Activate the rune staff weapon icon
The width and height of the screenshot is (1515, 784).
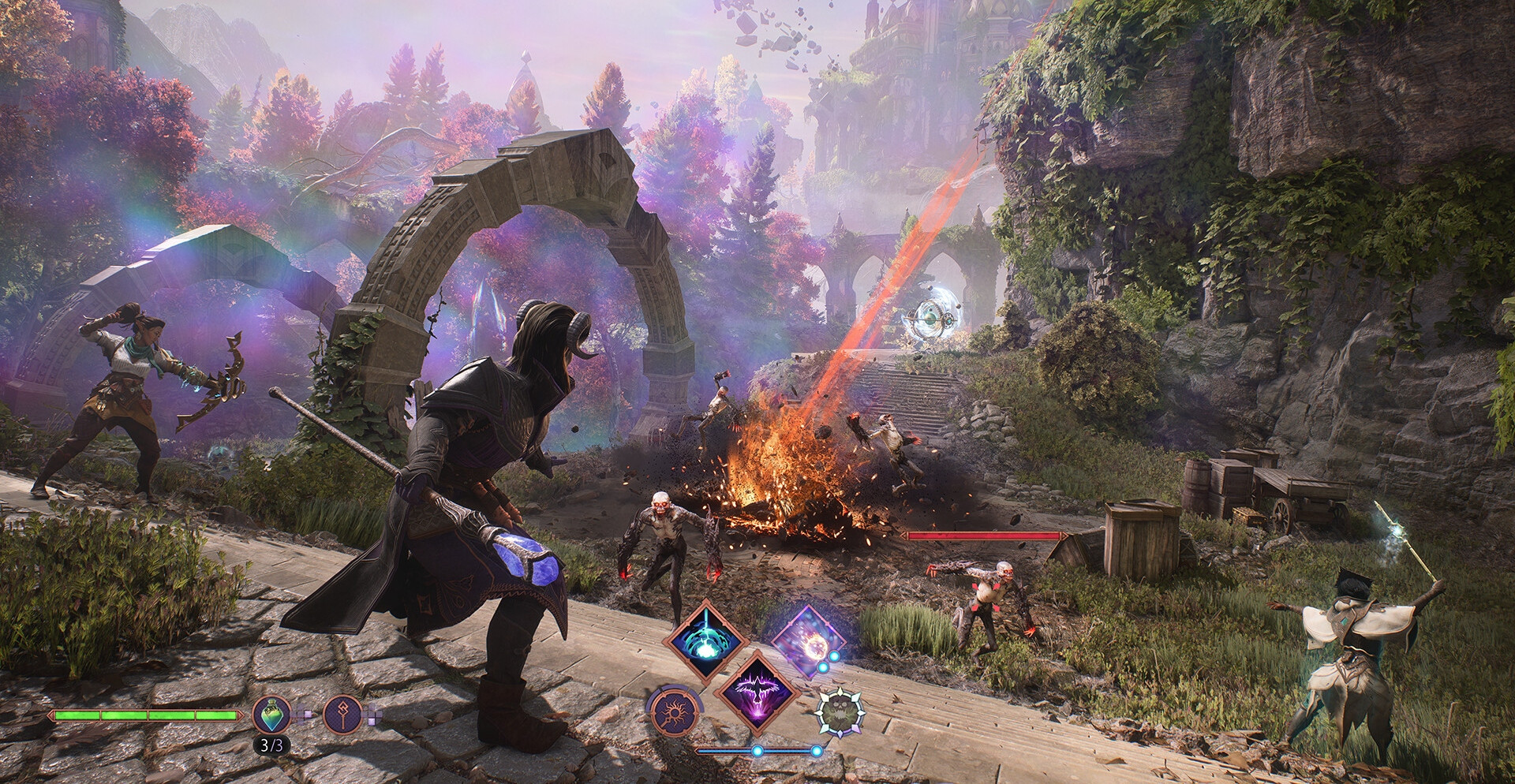point(342,714)
